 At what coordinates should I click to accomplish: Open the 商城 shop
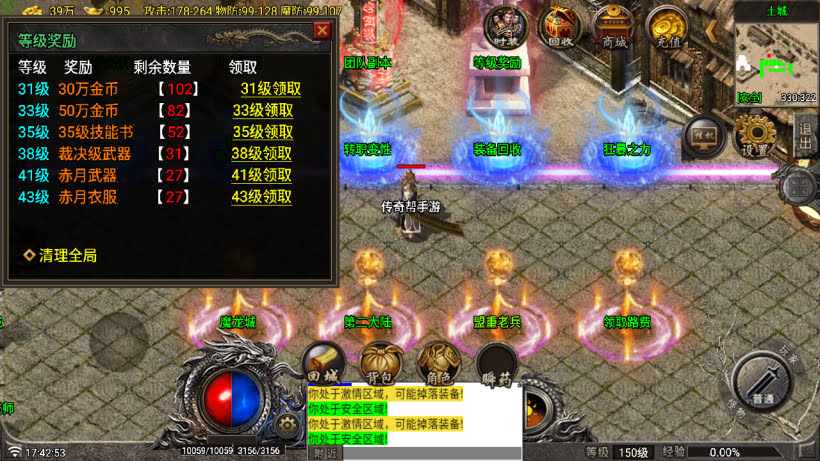tap(614, 27)
